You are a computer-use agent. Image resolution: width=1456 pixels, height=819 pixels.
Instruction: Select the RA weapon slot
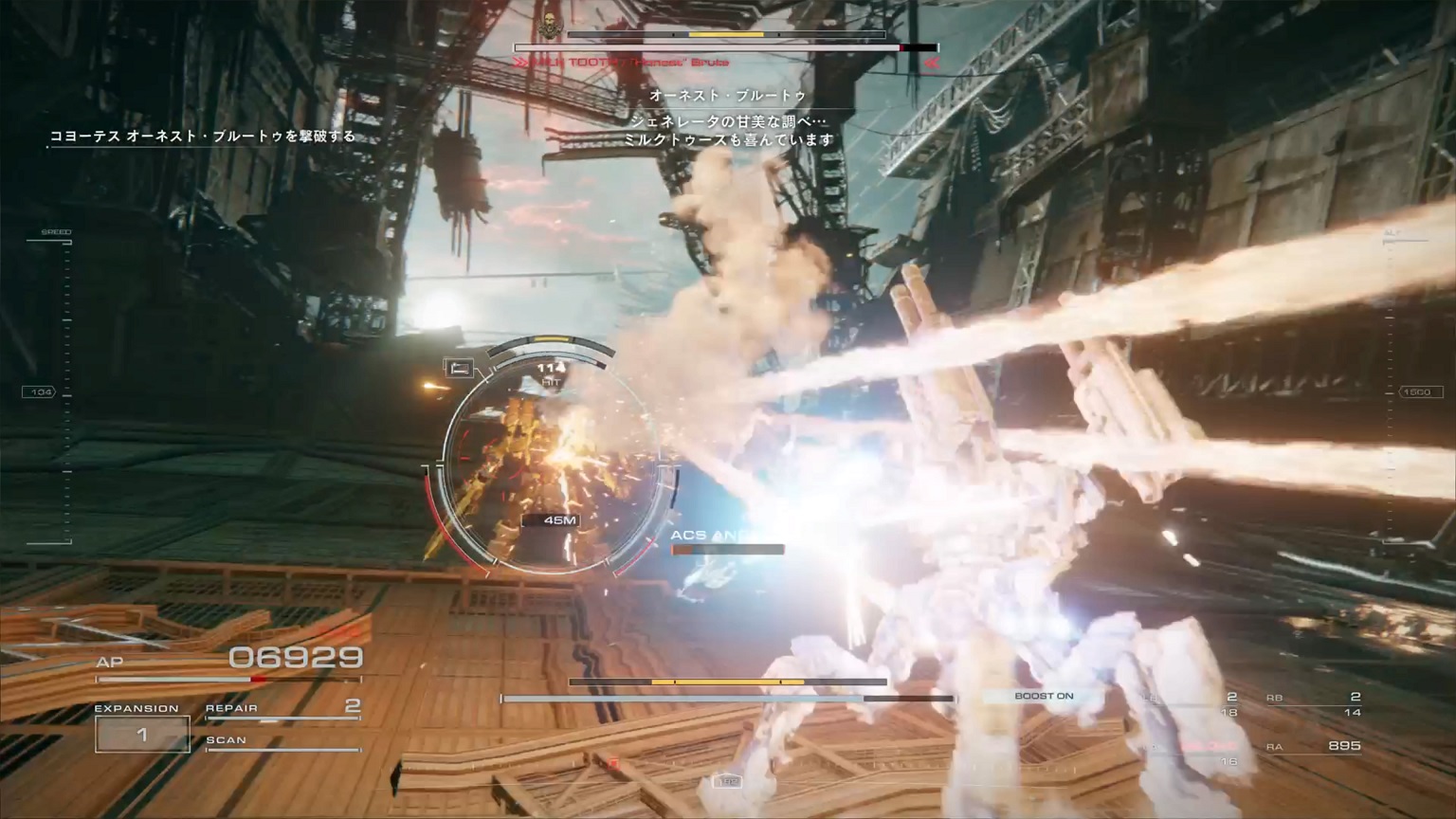pos(1316,747)
